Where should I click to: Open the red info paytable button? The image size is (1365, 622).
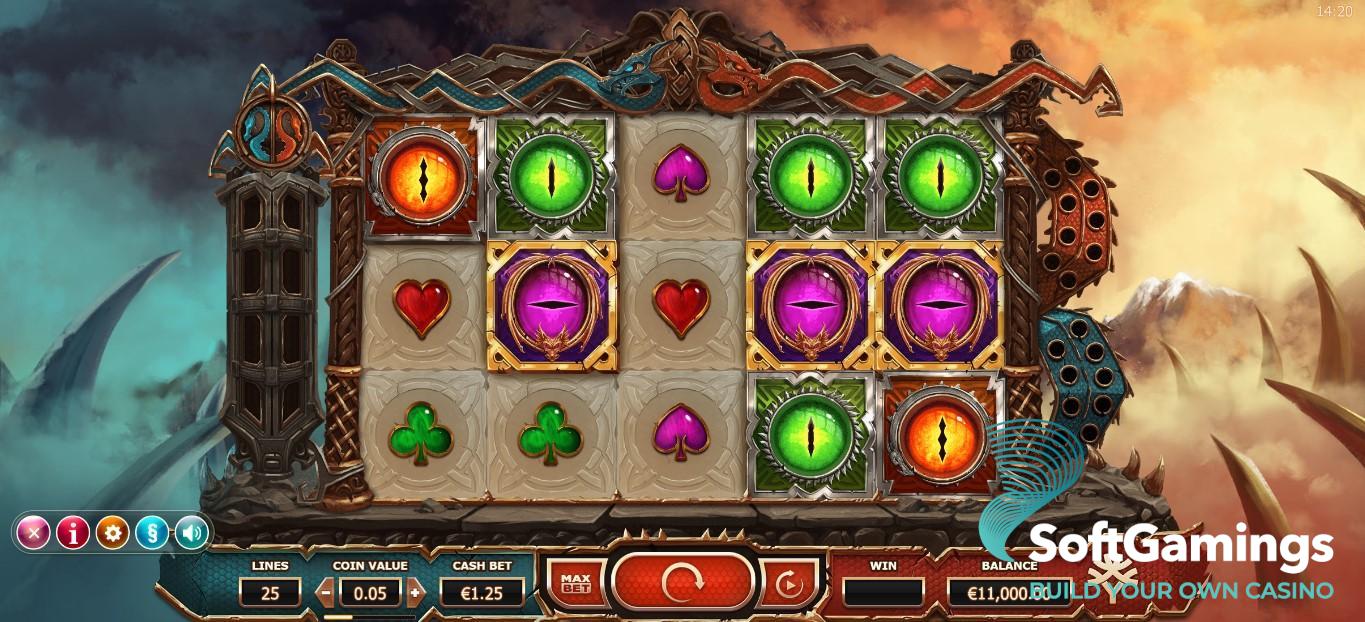point(73,533)
